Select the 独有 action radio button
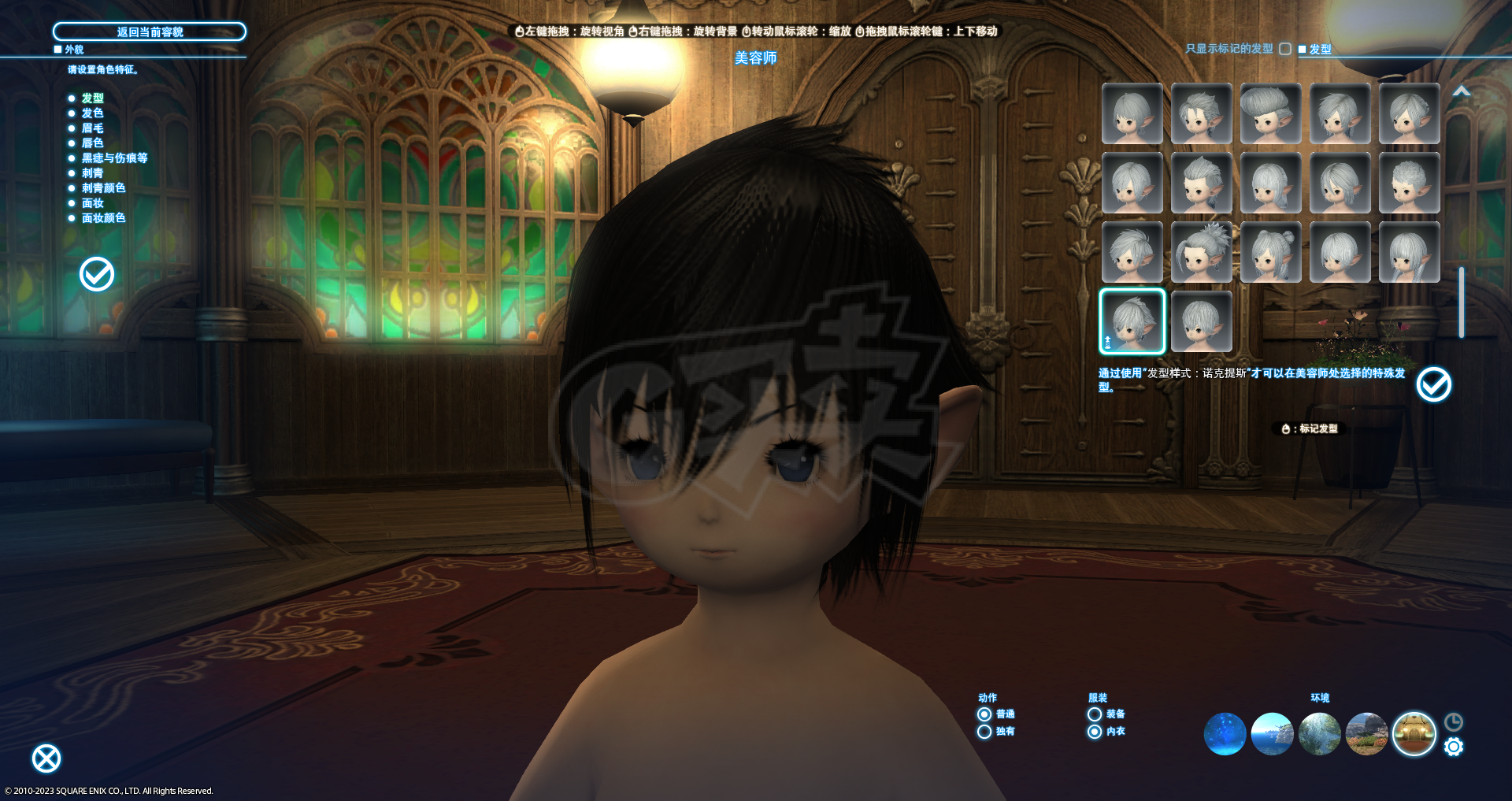Image resolution: width=1512 pixels, height=801 pixels. pos(984,732)
